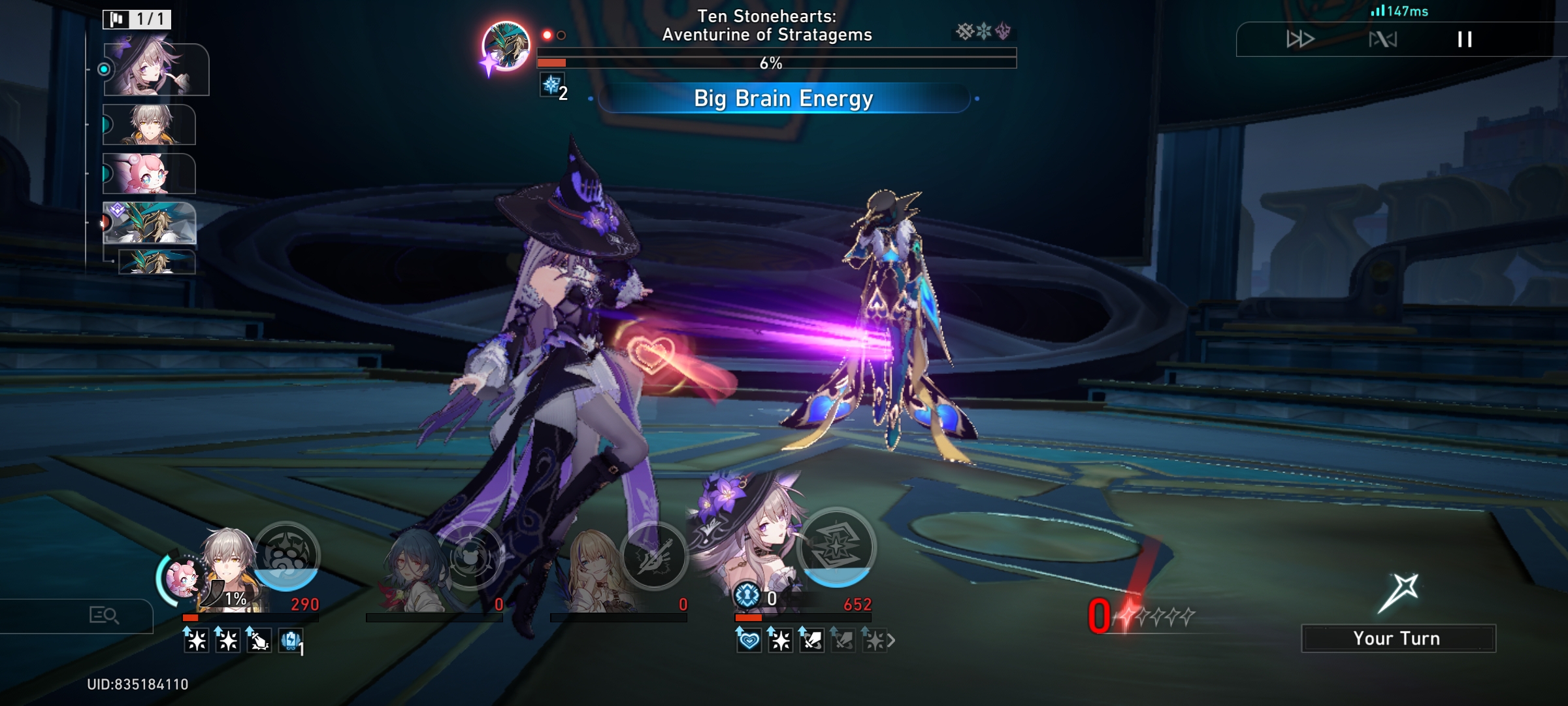Expand Herta's buff list via the chevron
This screenshot has width=1568, height=706.
click(x=894, y=639)
